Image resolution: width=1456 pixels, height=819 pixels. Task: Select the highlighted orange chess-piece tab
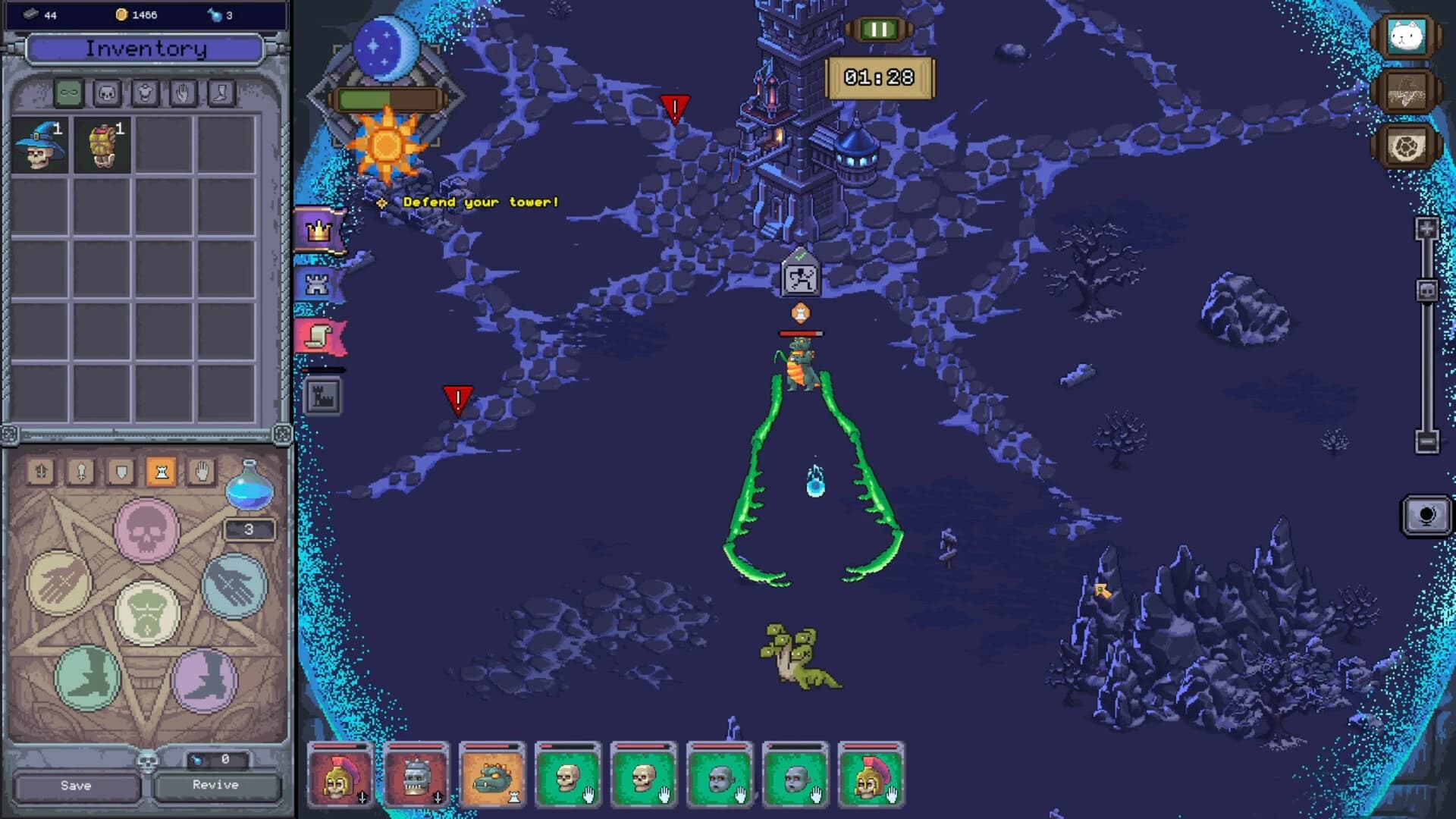161,472
